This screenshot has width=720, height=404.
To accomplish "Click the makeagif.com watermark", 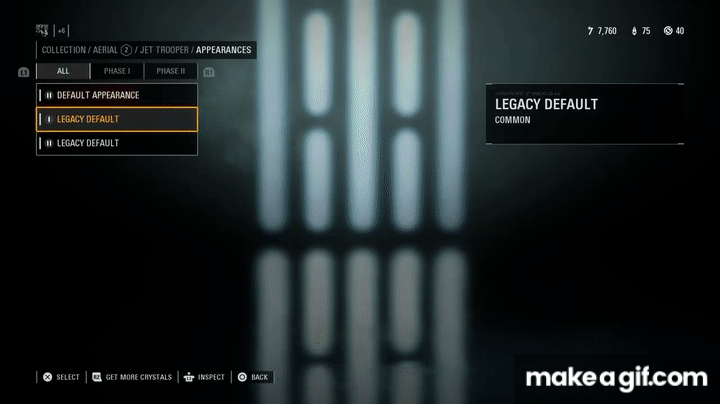I will 616,378.
